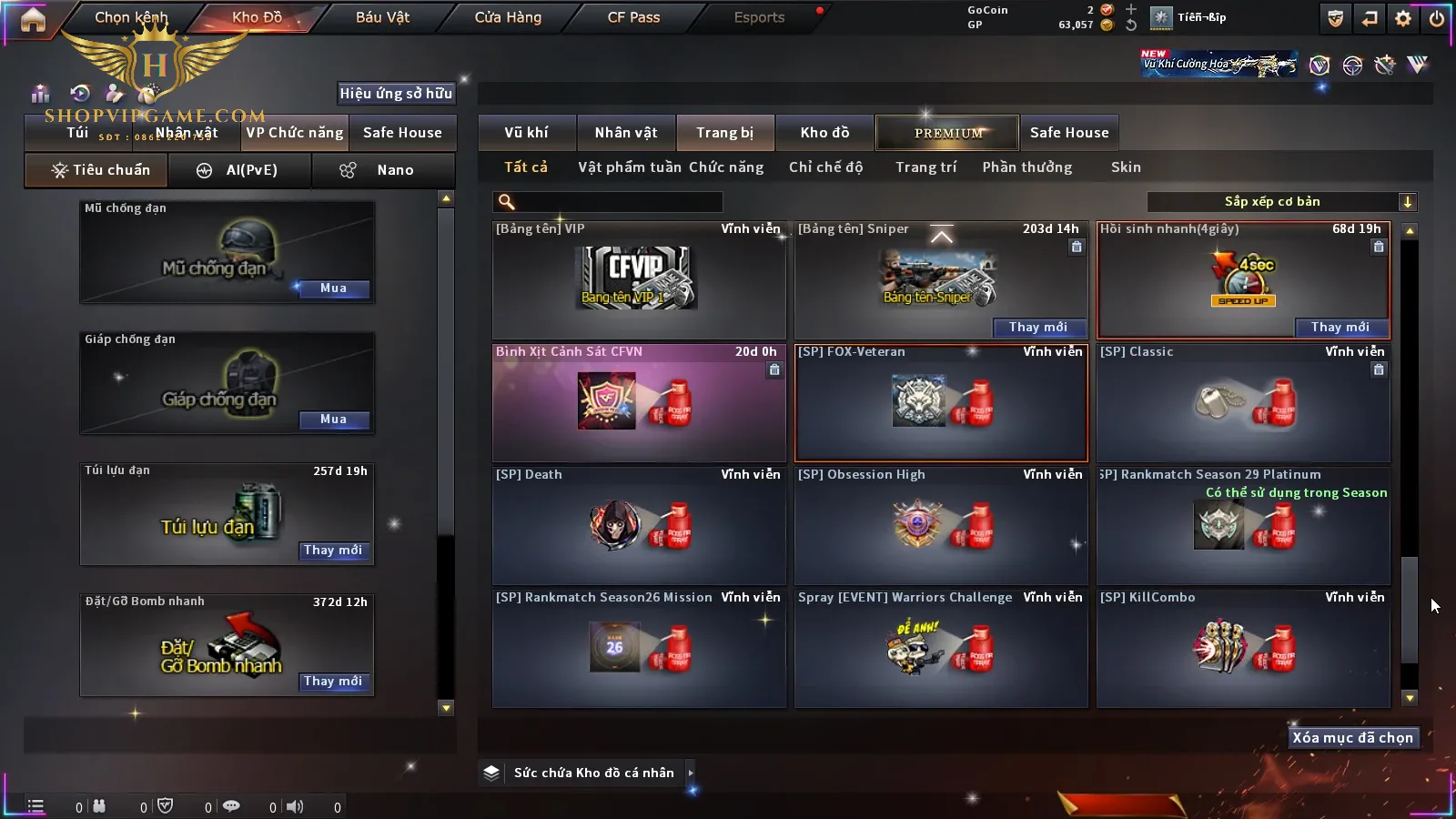
Task: Open the Sắp xếp cơ bản sort dropdown
Action: (x=1281, y=202)
